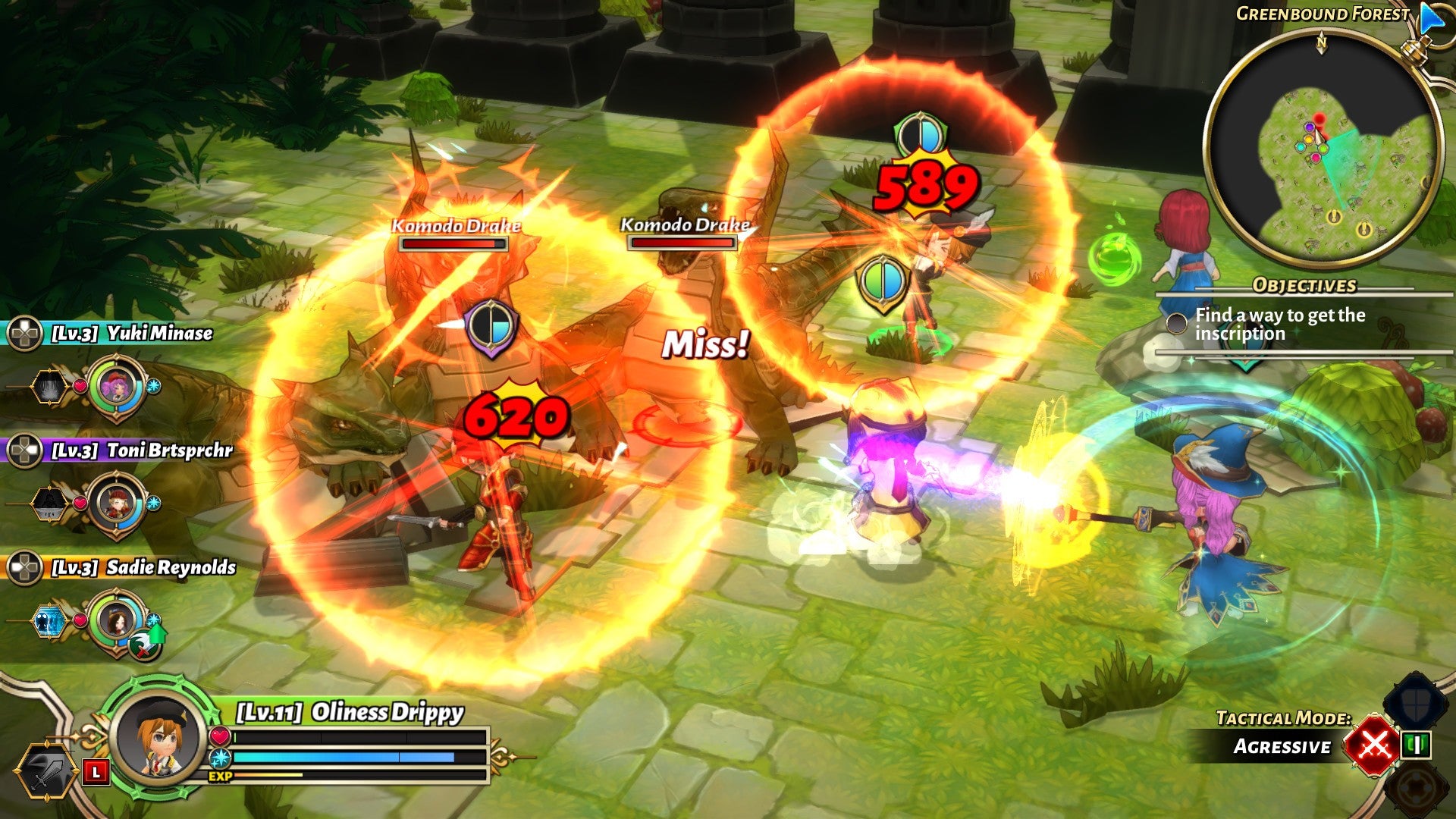Click the objective circle beside 'Find a way'

pos(1177,323)
